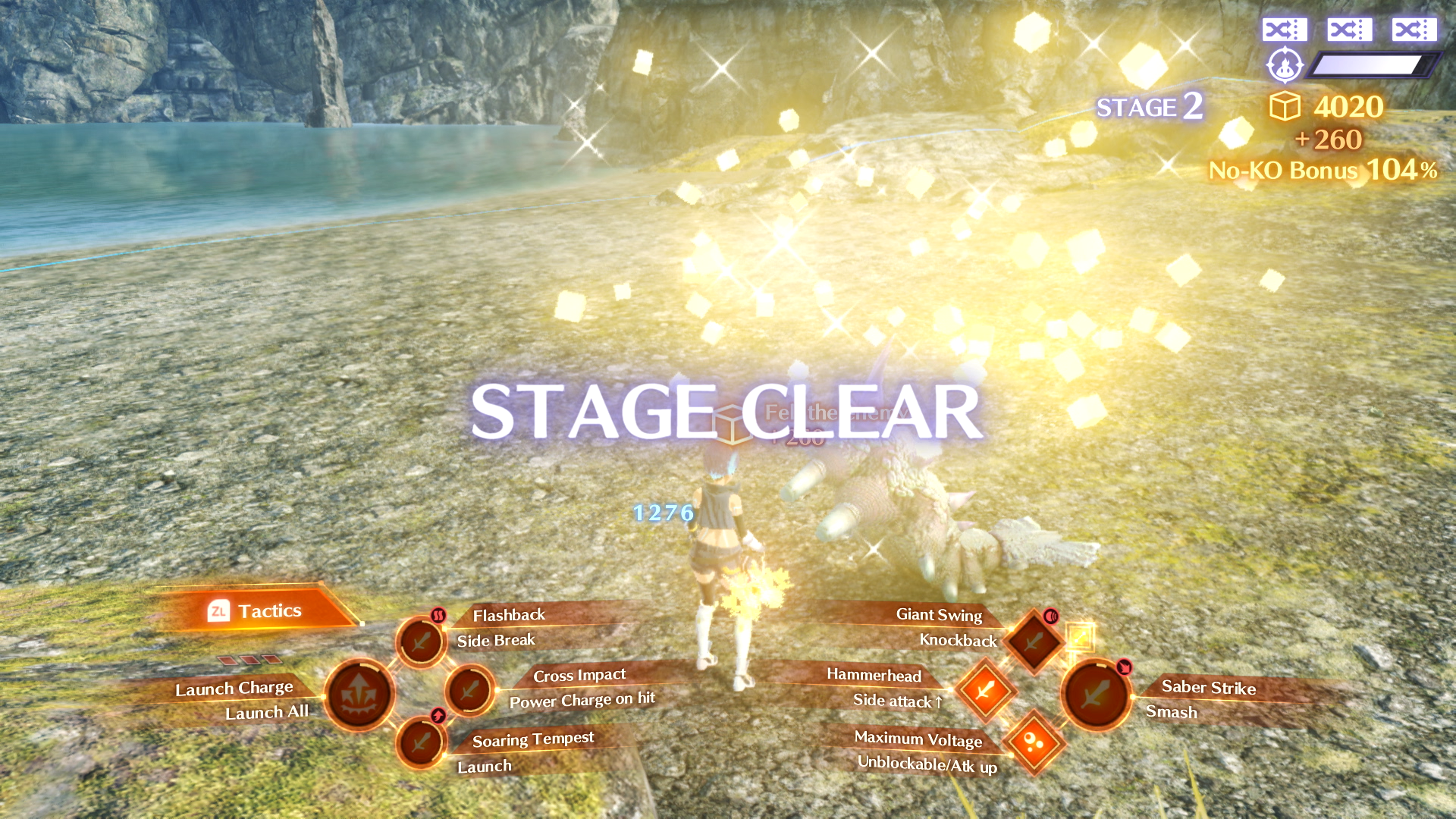Activate the Flashback art icon
Screen dimensions: 1456x819
pos(421,642)
